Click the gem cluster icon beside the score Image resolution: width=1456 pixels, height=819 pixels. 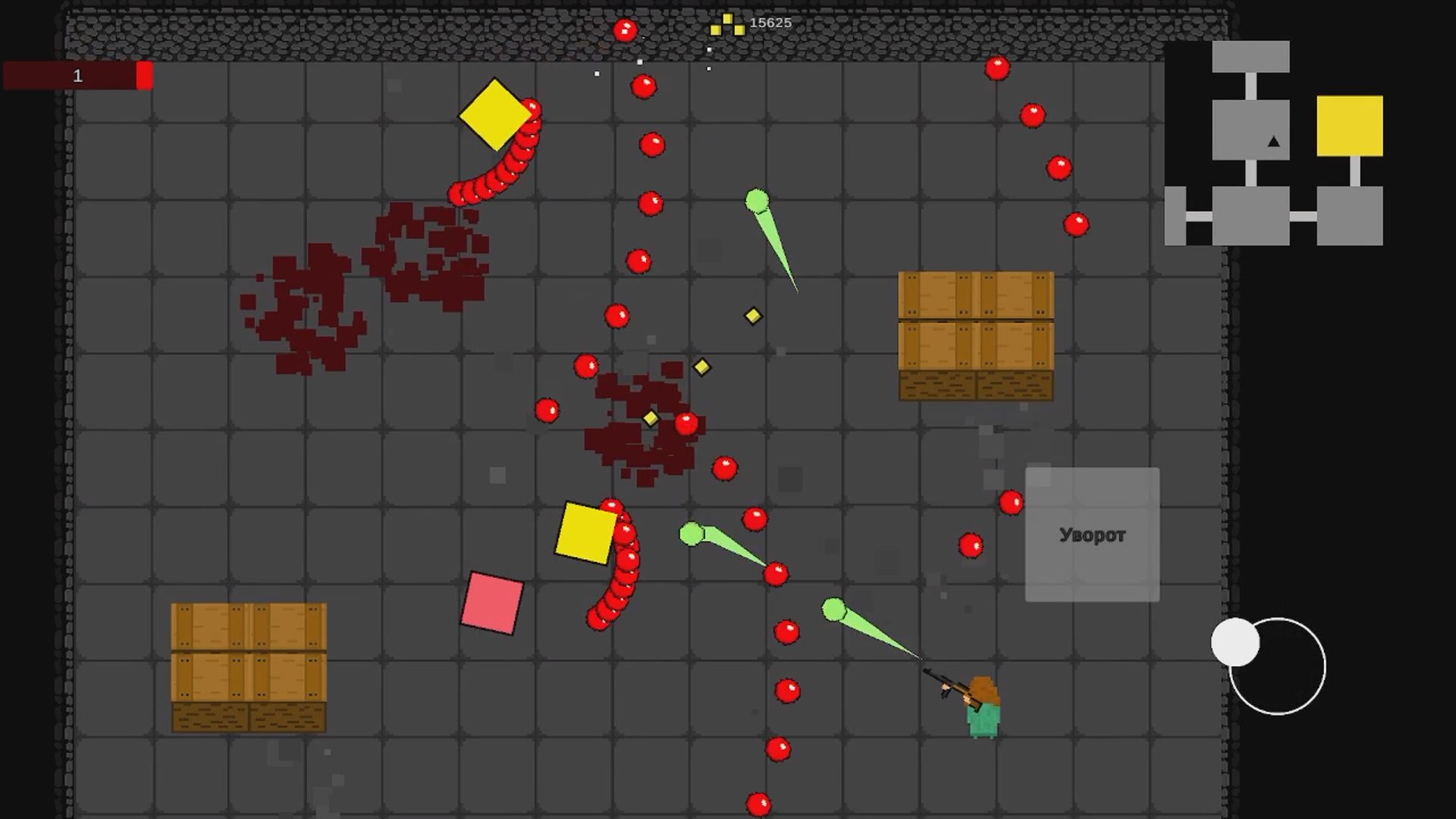[728, 23]
